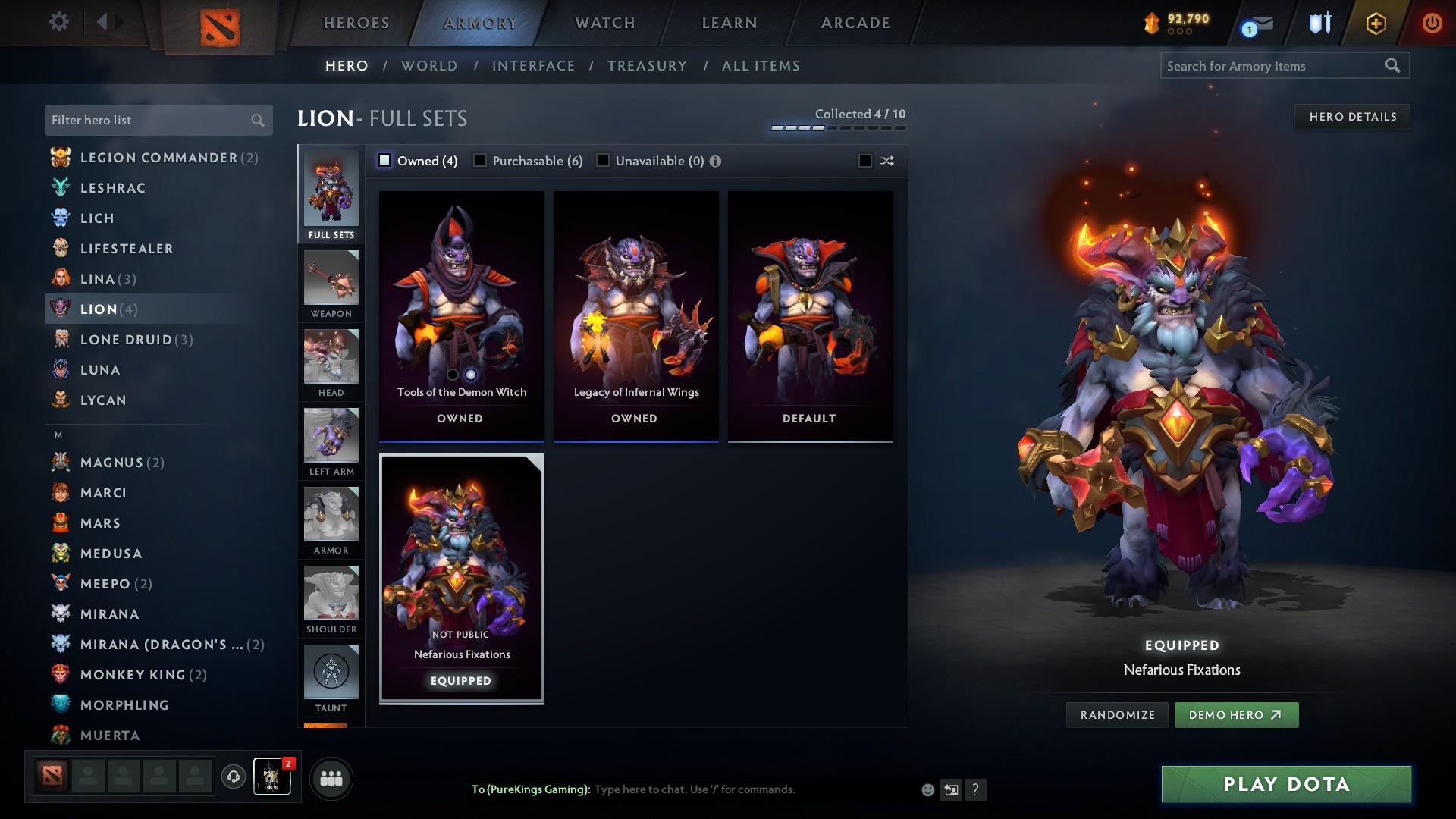Open the emoticon picker in chat

[927, 789]
